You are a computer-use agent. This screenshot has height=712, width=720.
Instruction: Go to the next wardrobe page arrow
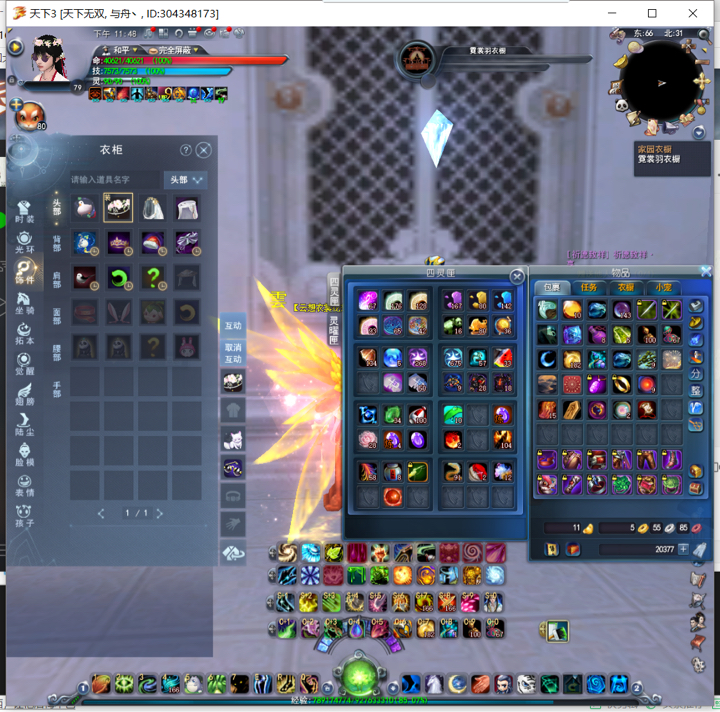(x=160, y=513)
